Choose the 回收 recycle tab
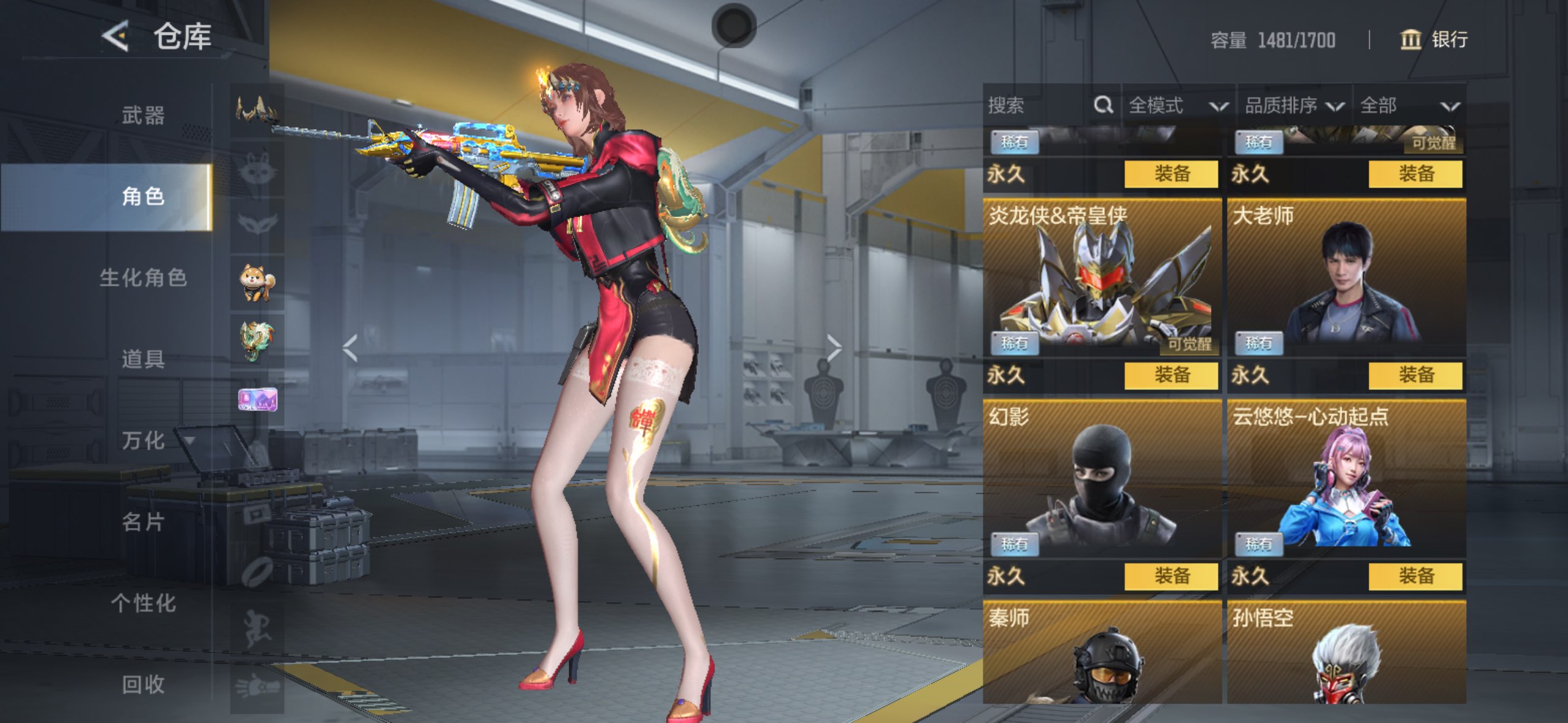This screenshot has height=723, width=1568. pos(143,684)
